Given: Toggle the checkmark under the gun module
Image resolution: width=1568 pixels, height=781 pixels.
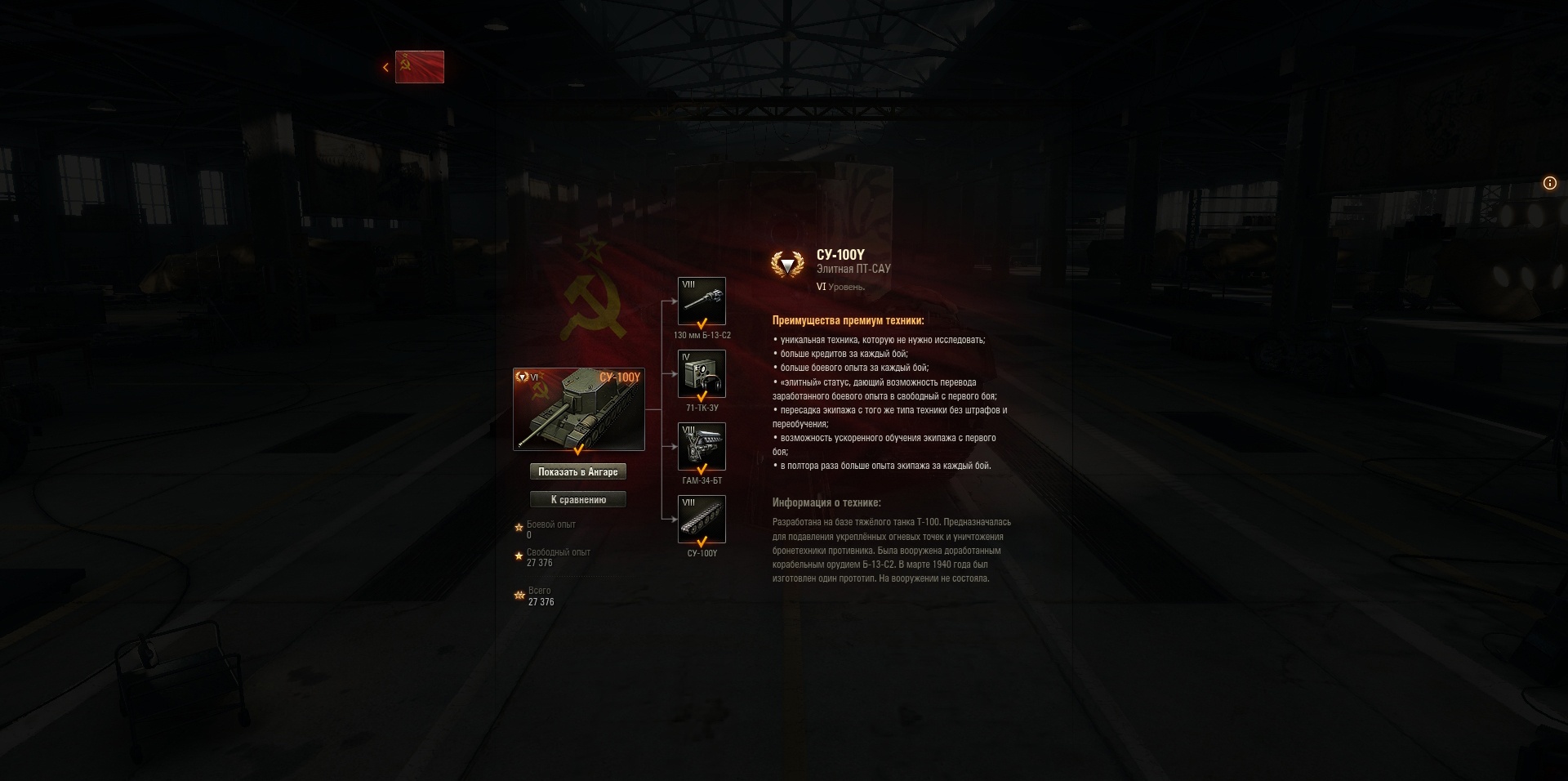Looking at the screenshot, I should tap(702, 322).
